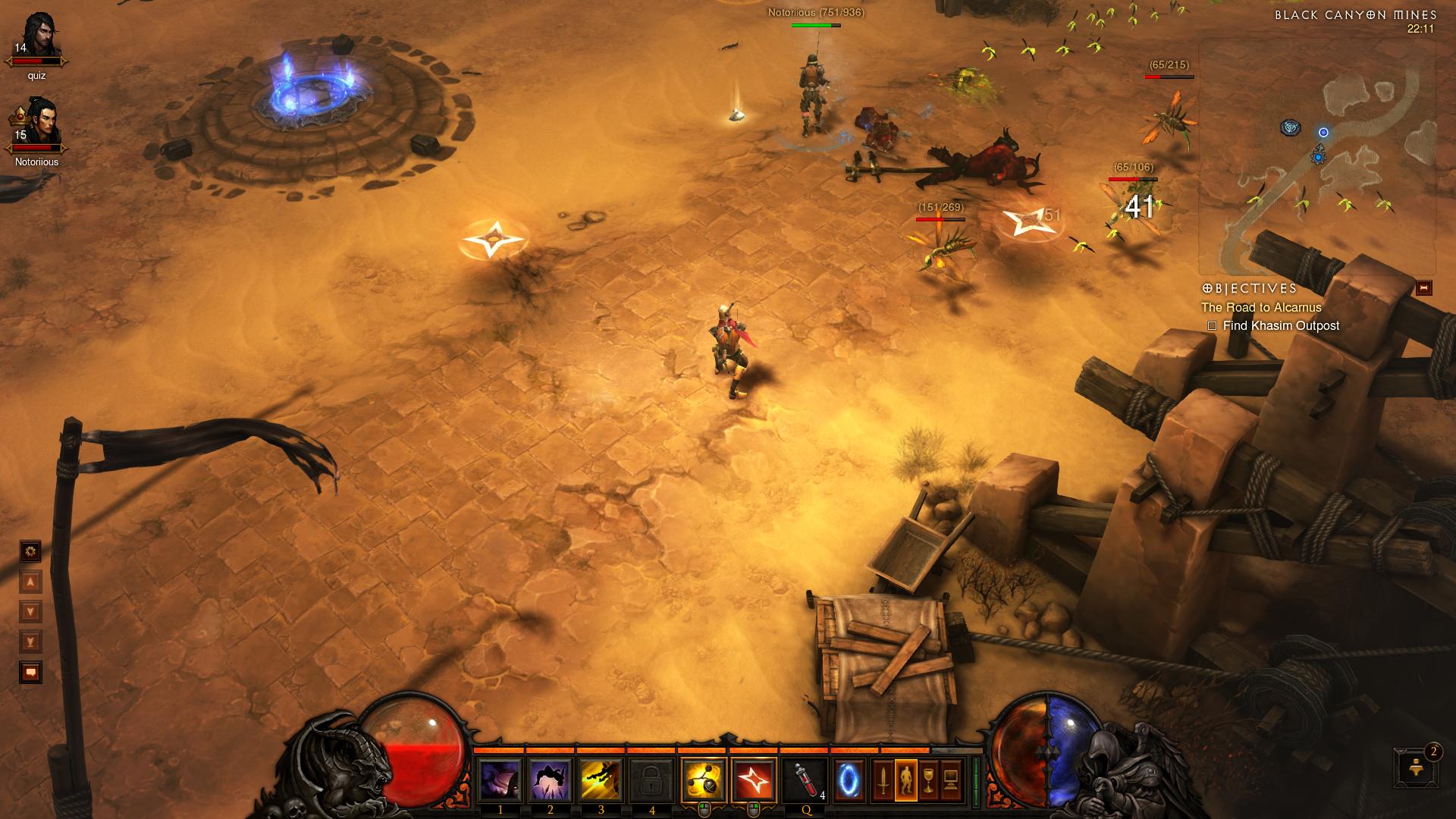
Task: Click the locked fourth skill slot
Action: pyautogui.click(x=649, y=779)
